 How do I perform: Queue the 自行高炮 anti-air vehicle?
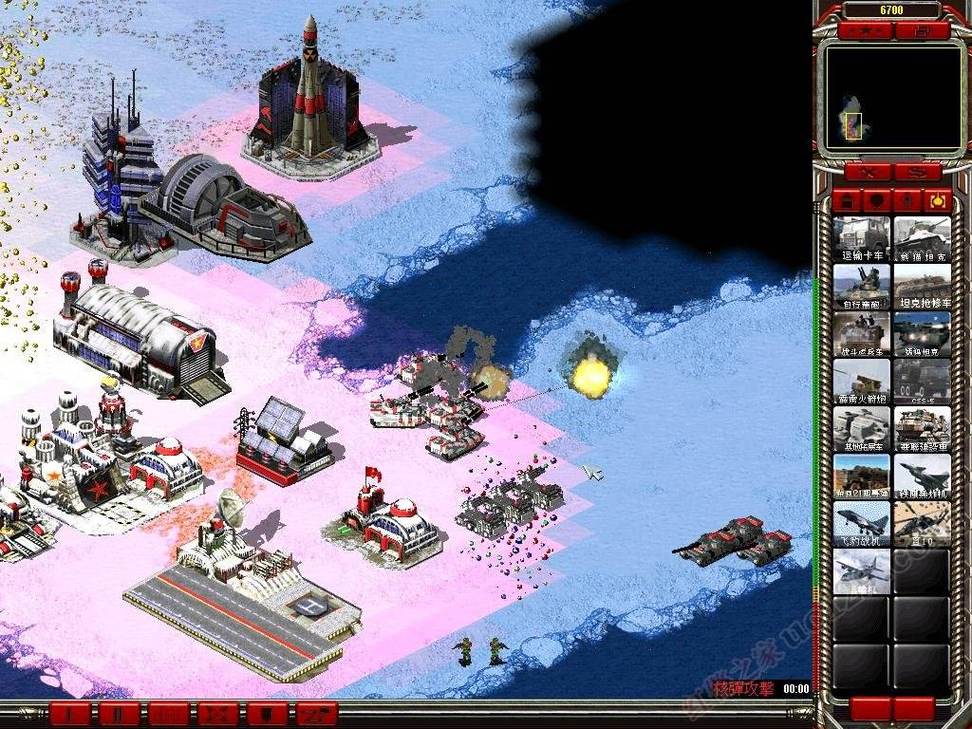click(x=862, y=286)
